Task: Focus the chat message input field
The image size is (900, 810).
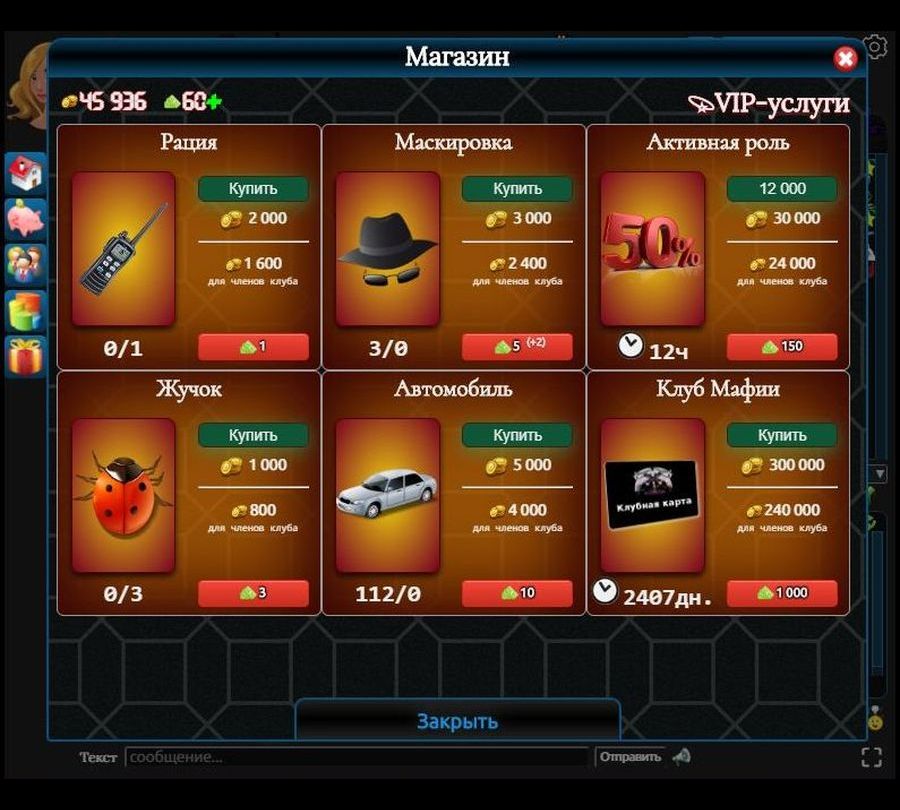Action: [357, 757]
